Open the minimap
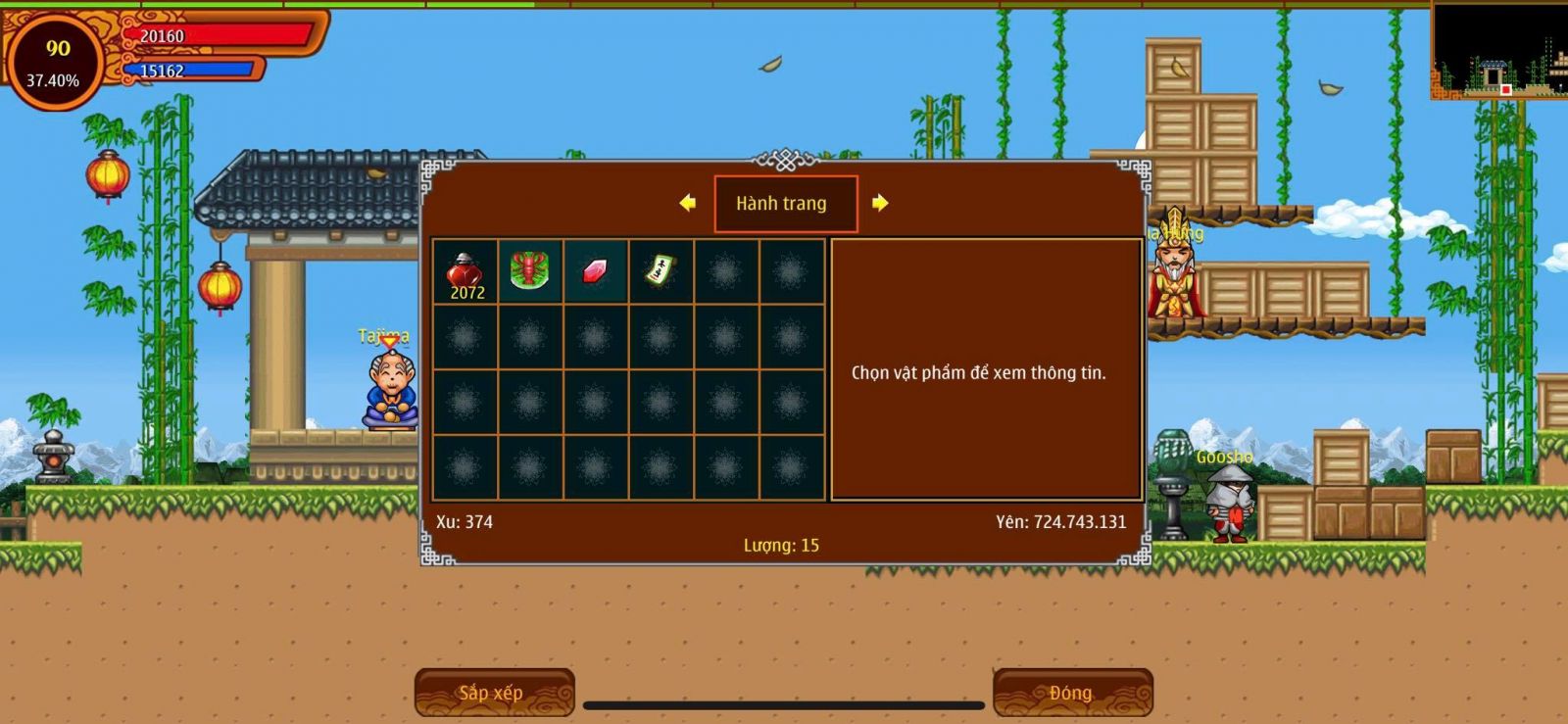 [x=1498, y=51]
